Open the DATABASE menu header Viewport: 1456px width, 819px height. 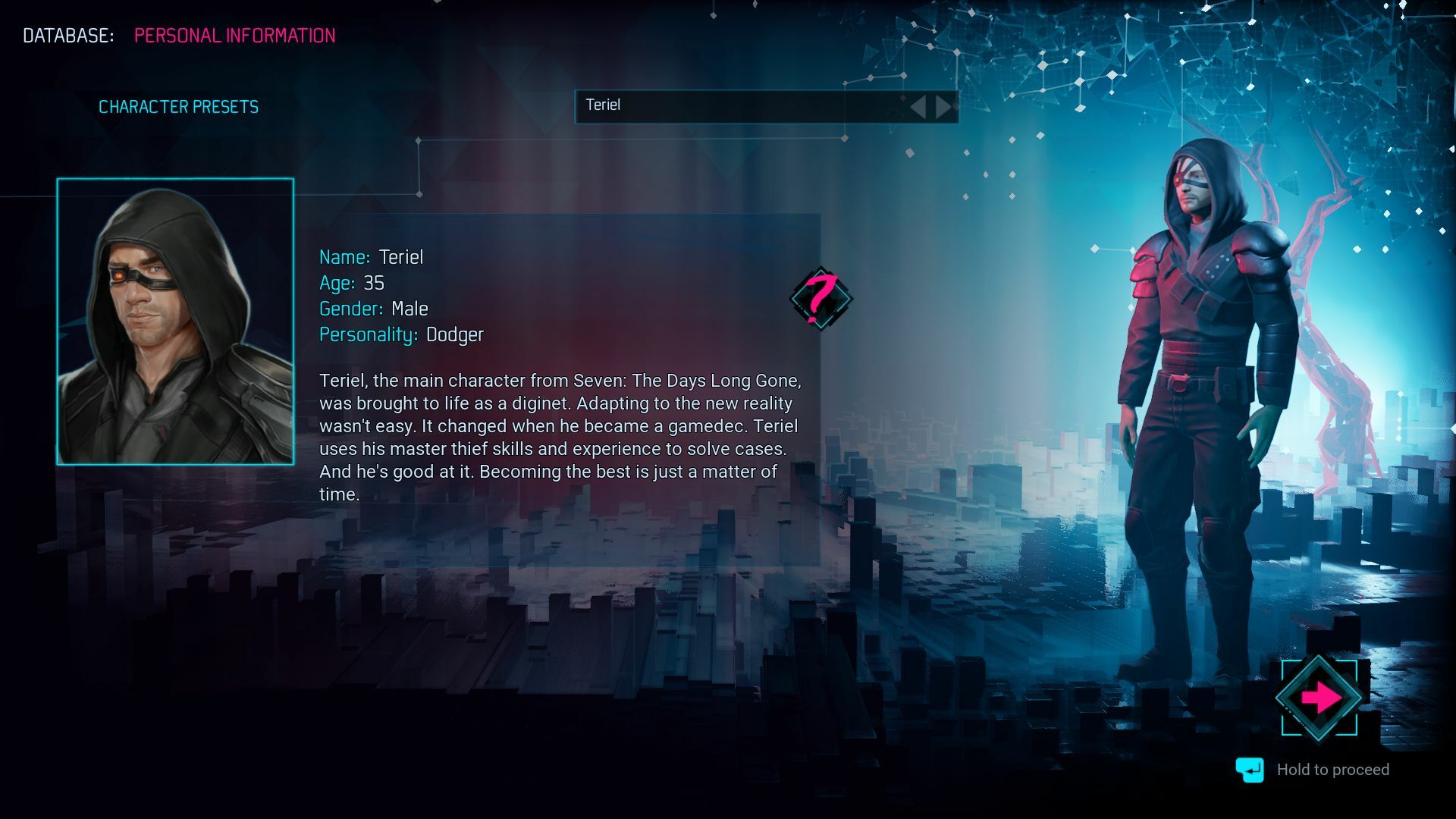pyautogui.click(x=67, y=34)
